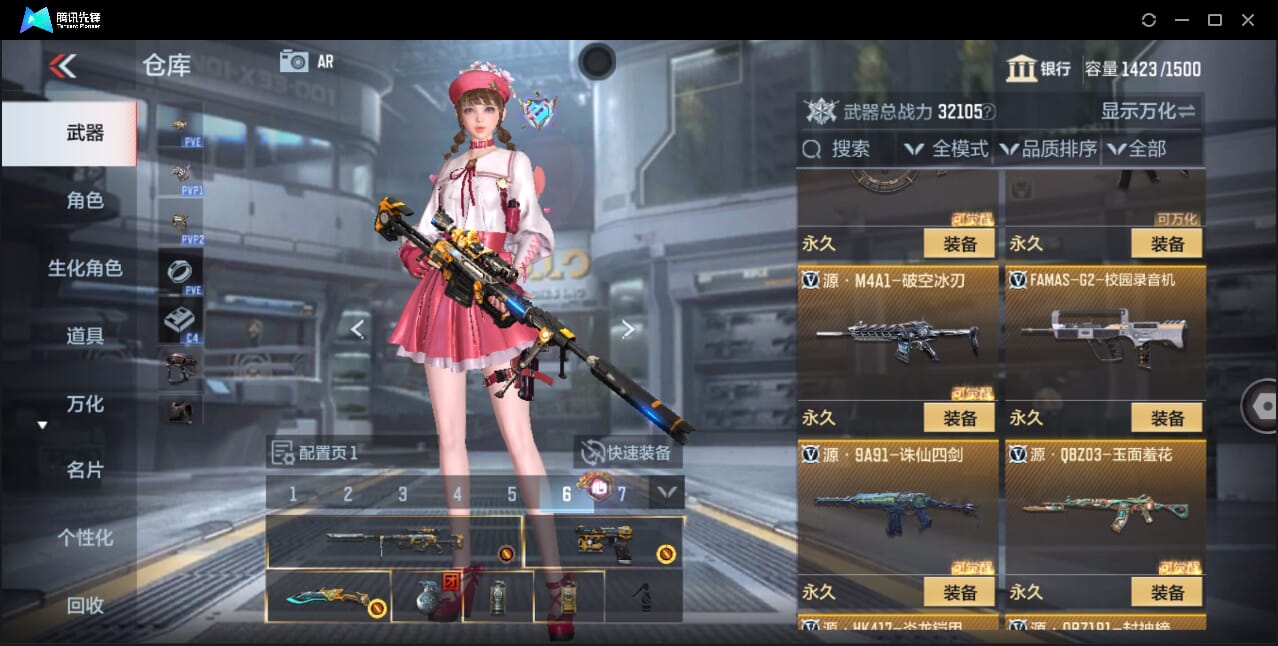Open the 银行 bank

(1039, 69)
